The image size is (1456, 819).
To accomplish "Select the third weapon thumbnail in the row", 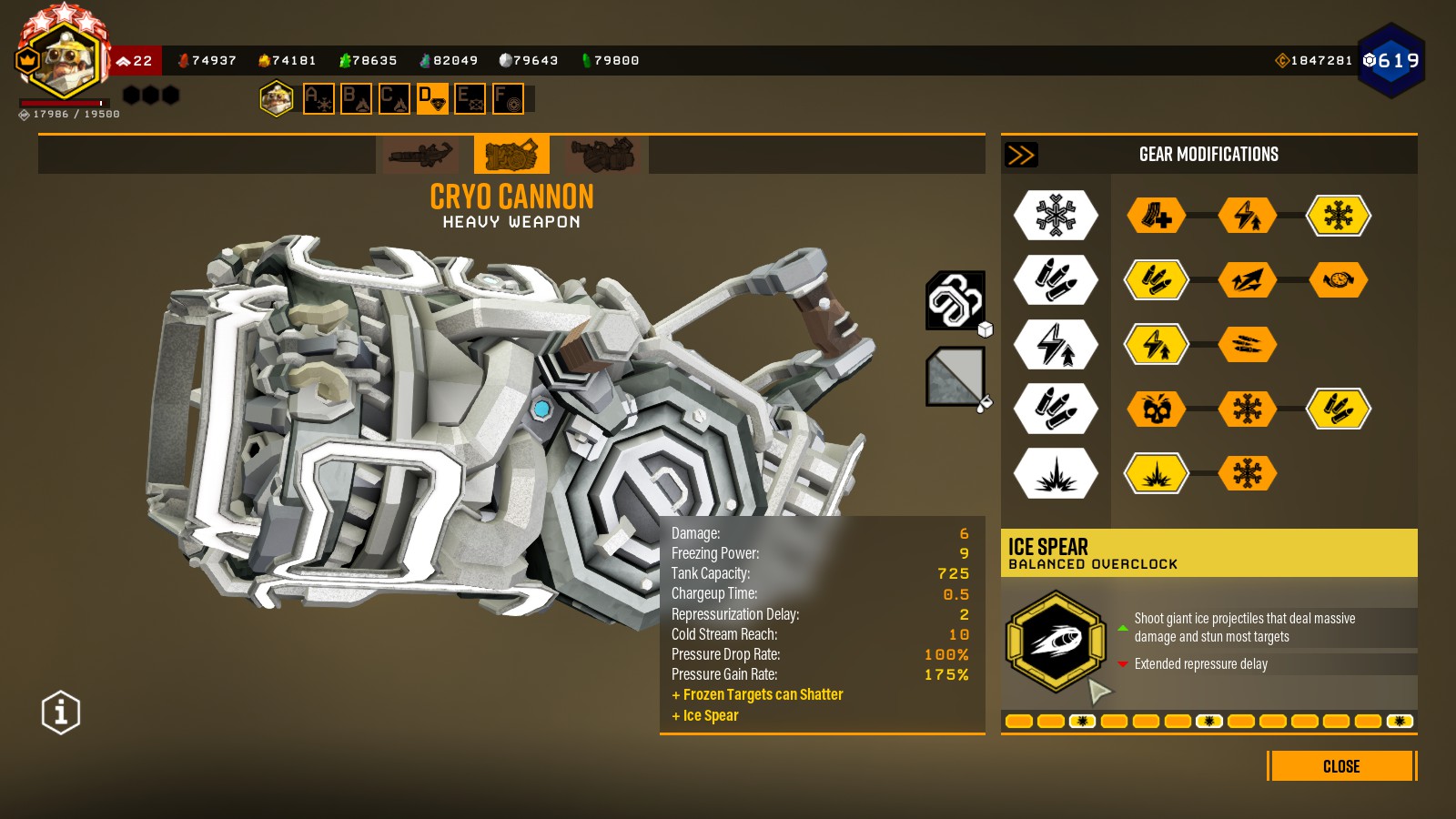I will coord(602,155).
